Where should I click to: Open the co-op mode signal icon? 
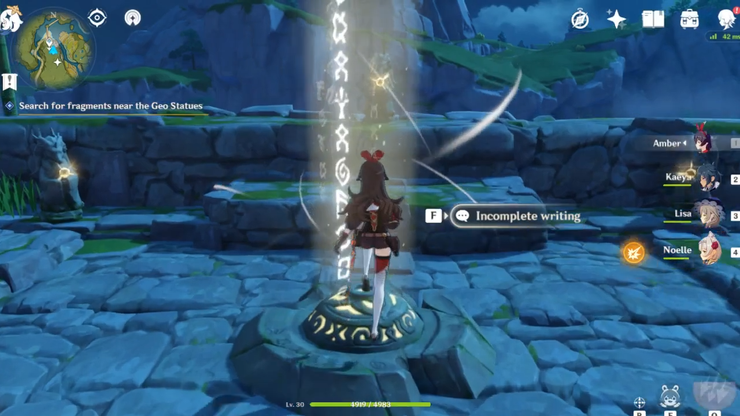pos(132,18)
